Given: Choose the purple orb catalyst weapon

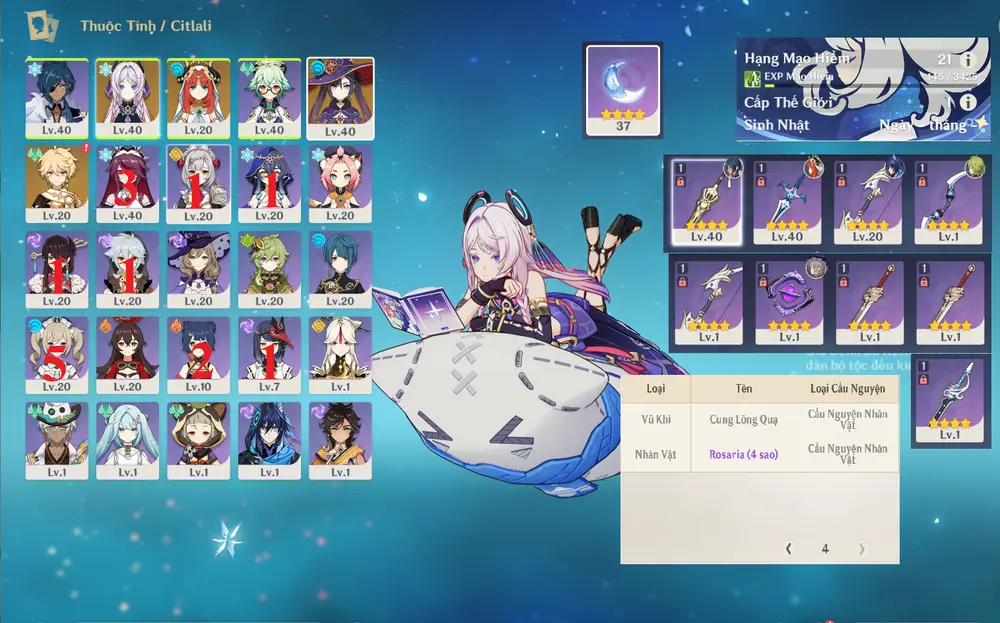Looking at the screenshot, I should (788, 302).
